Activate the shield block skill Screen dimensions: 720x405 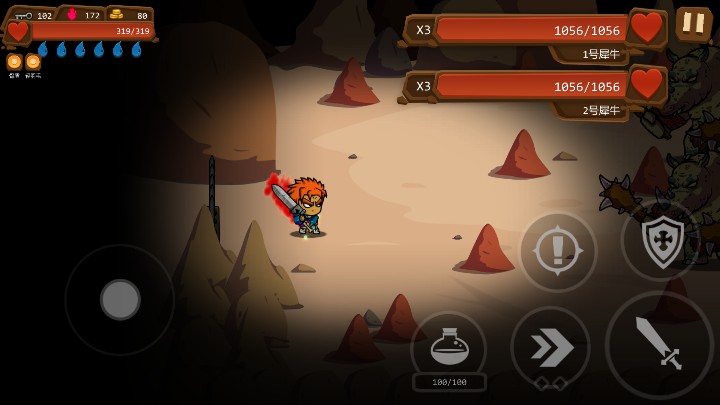click(x=659, y=240)
